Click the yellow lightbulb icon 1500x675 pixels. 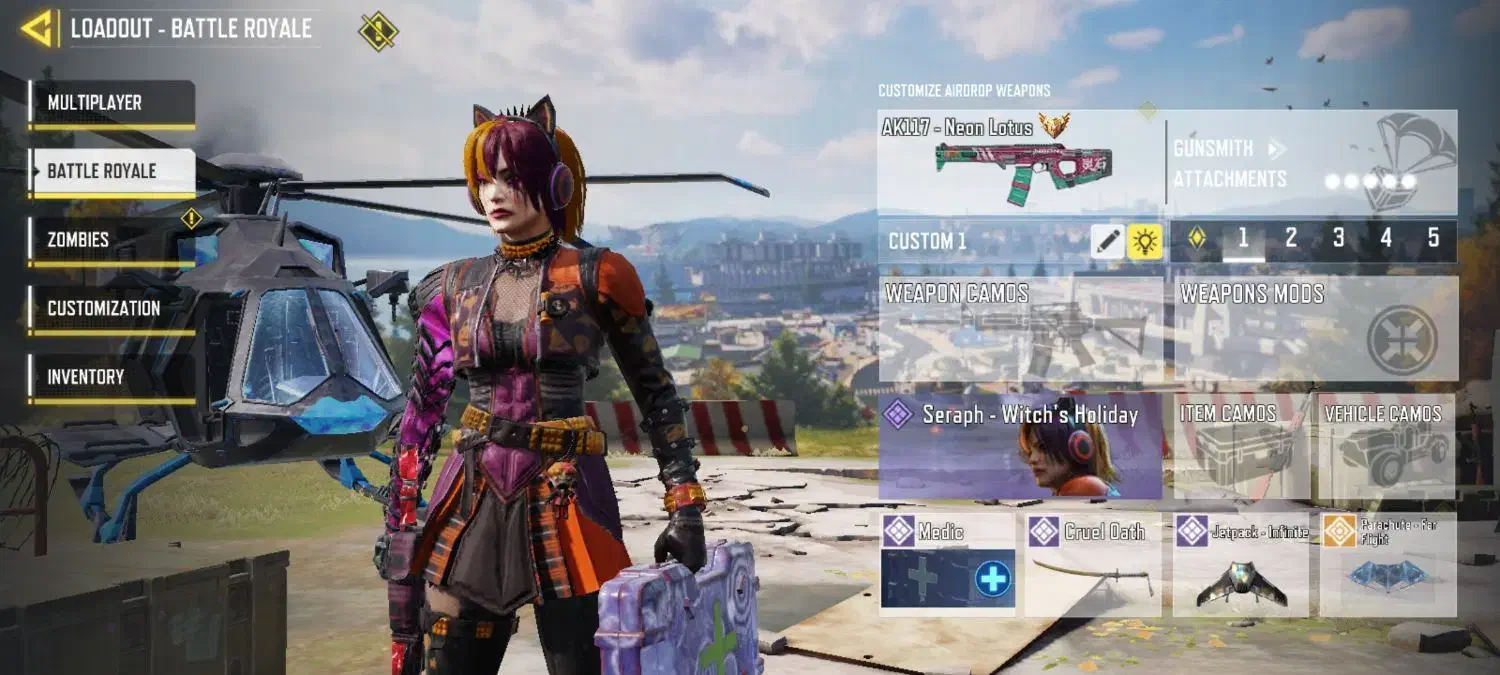(1145, 241)
